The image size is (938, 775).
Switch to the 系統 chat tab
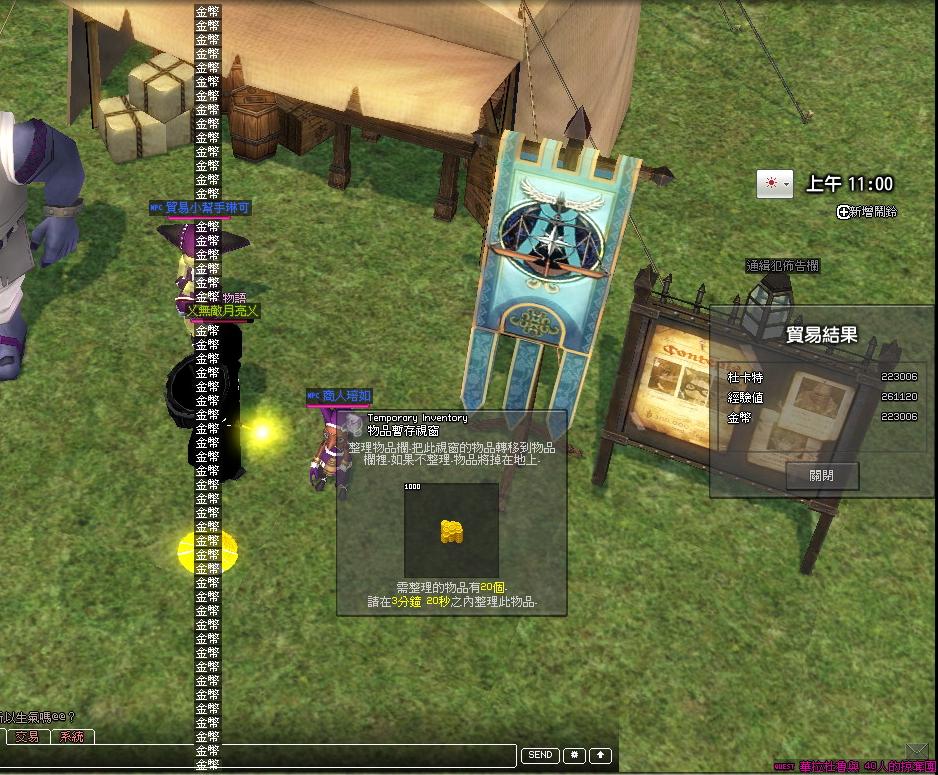coord(72,737)
